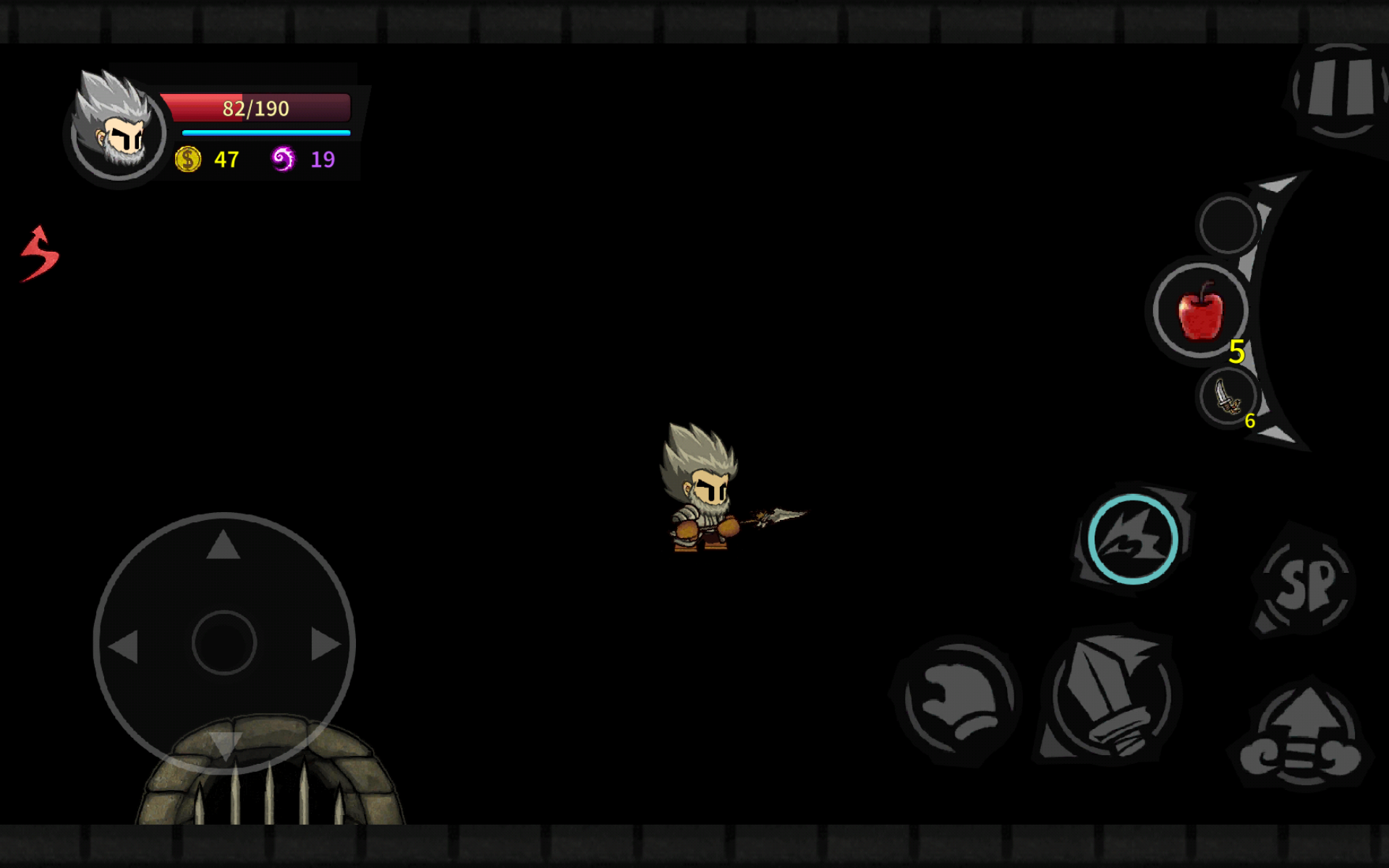
Task: Tap the joystick up arrow
Action: pos(223,545)
